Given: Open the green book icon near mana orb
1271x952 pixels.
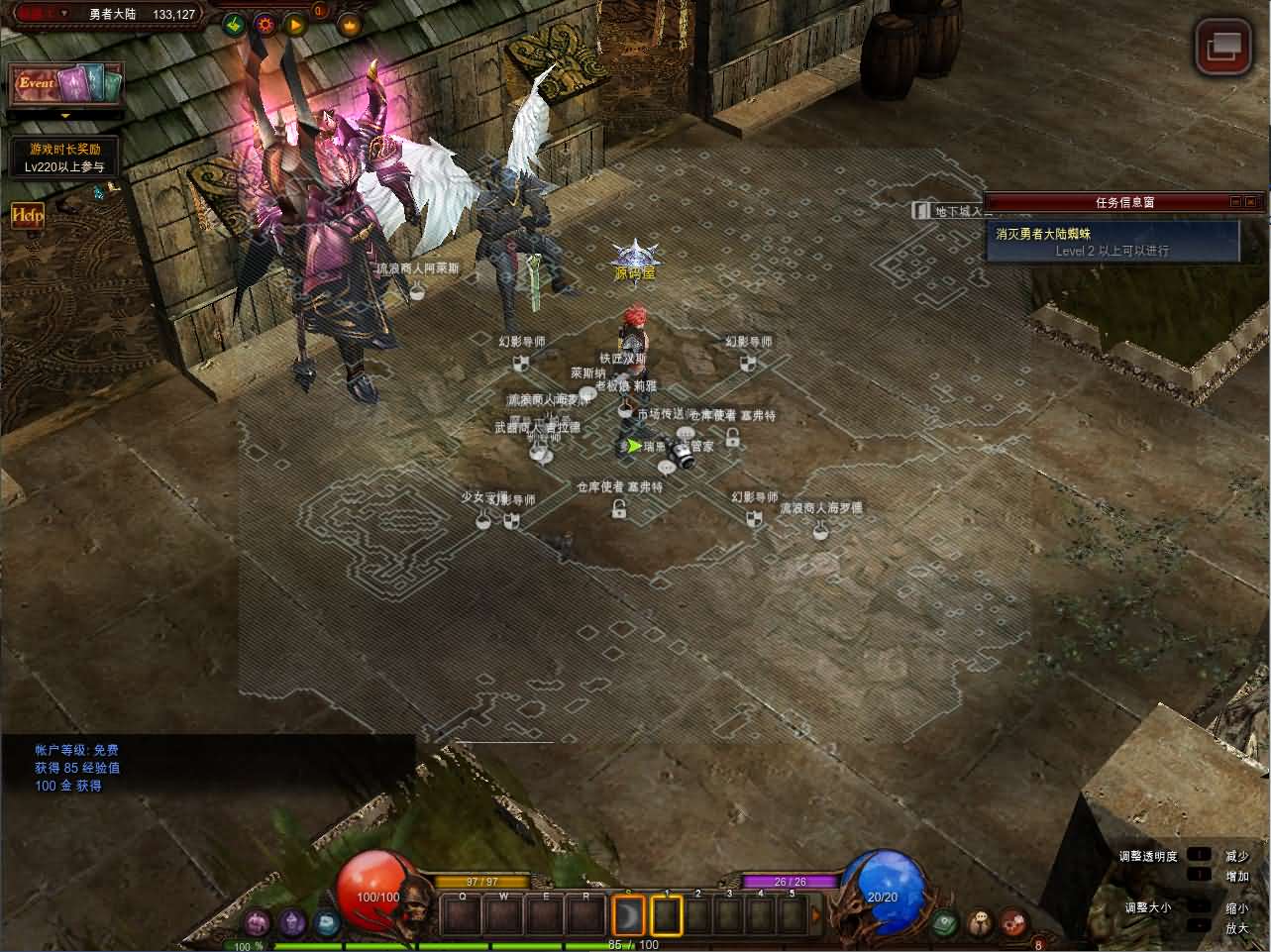Looking at the screenshot, I should click(x=944, y=922).
